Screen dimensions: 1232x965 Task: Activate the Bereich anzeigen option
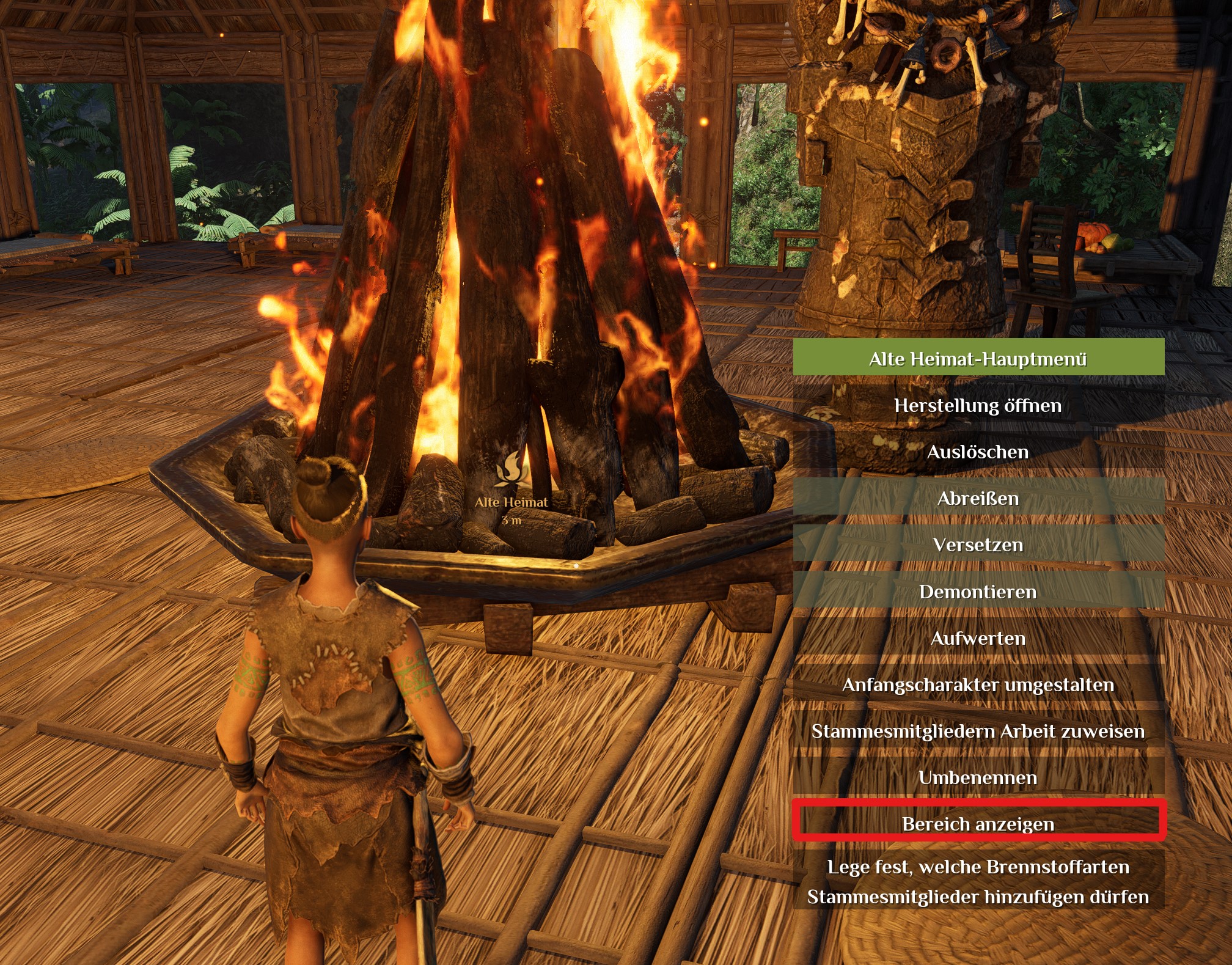click(x=978, y=824)
